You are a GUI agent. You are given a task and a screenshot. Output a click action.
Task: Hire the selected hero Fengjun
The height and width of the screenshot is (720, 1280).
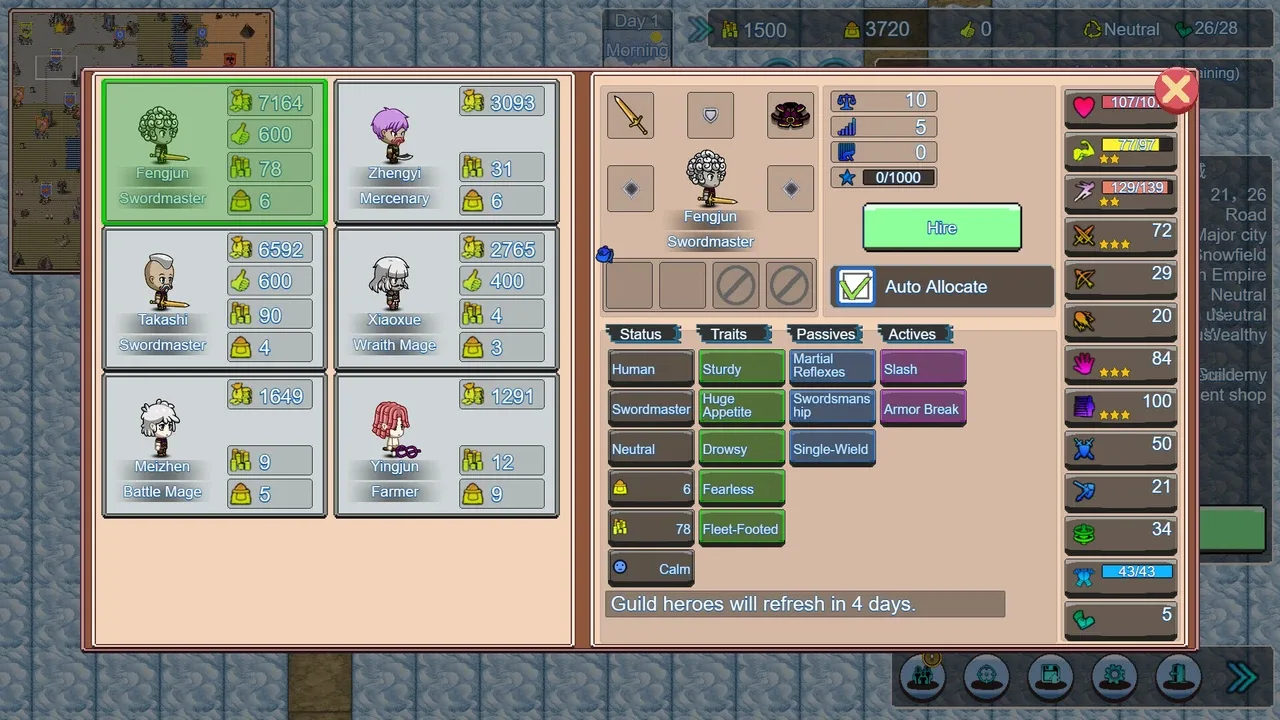click(x=941, y=228)
